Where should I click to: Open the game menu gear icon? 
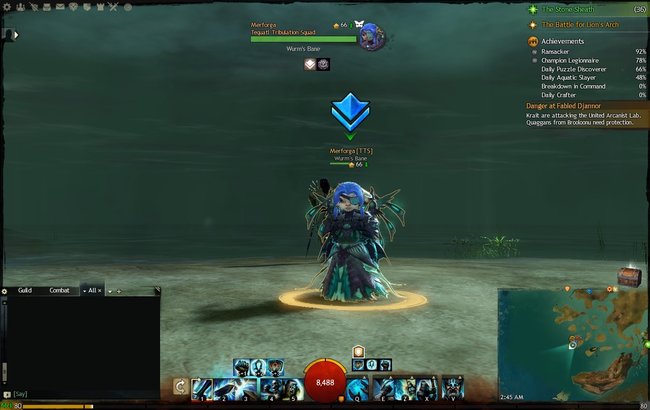pos(6,7)
